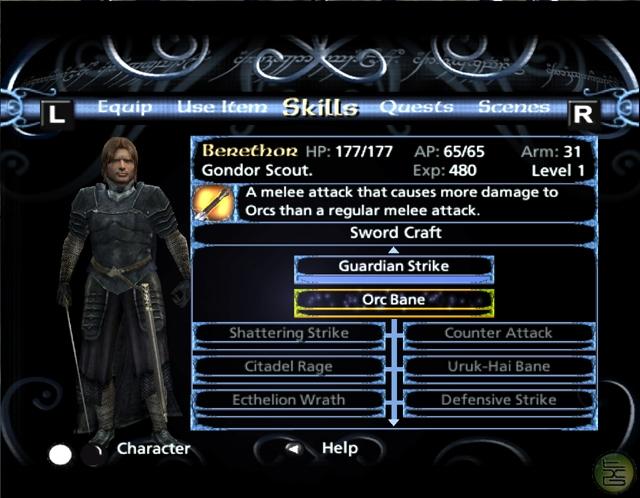Show the Scenes tab
Viewport: 640px width, 498px height.
tap(514, 107)
